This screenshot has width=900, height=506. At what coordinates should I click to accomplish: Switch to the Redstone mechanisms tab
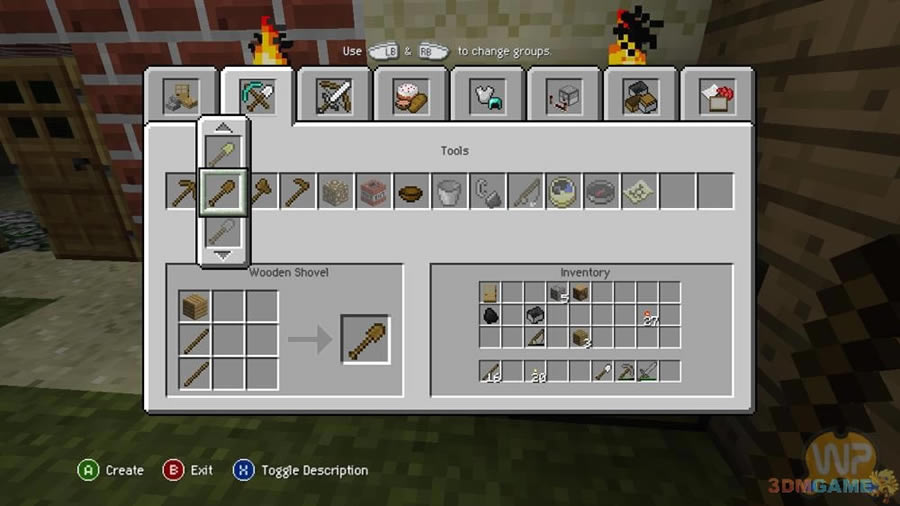coord(563,96)
